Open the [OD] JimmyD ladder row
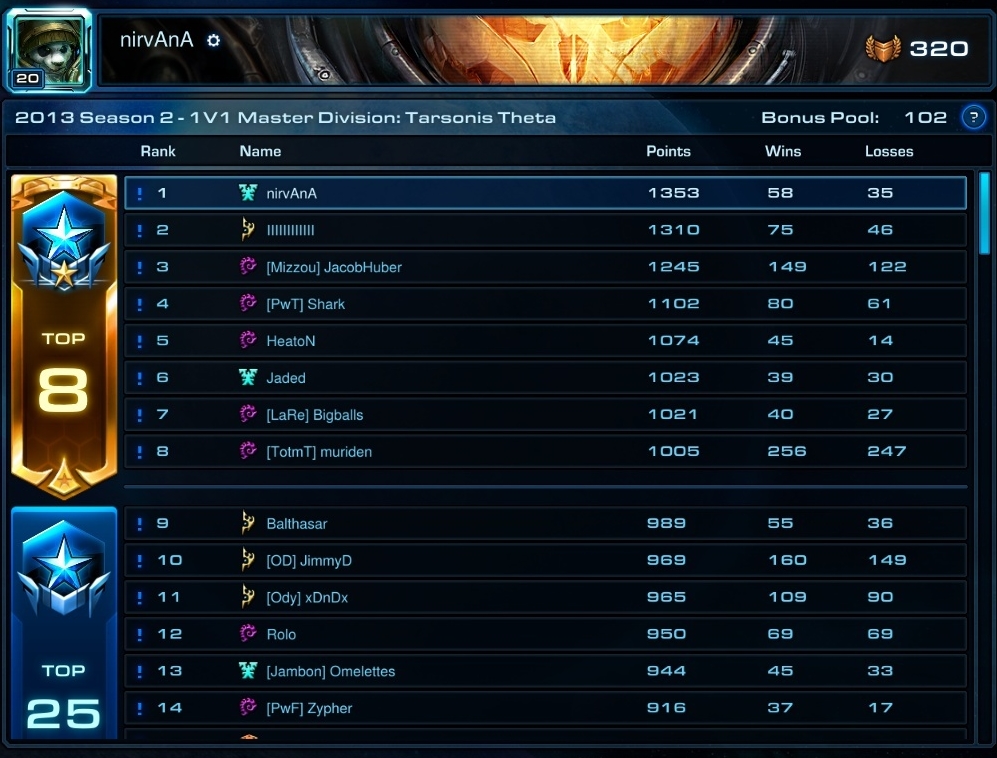The image size is (997, 758). [x=545, y=561]
